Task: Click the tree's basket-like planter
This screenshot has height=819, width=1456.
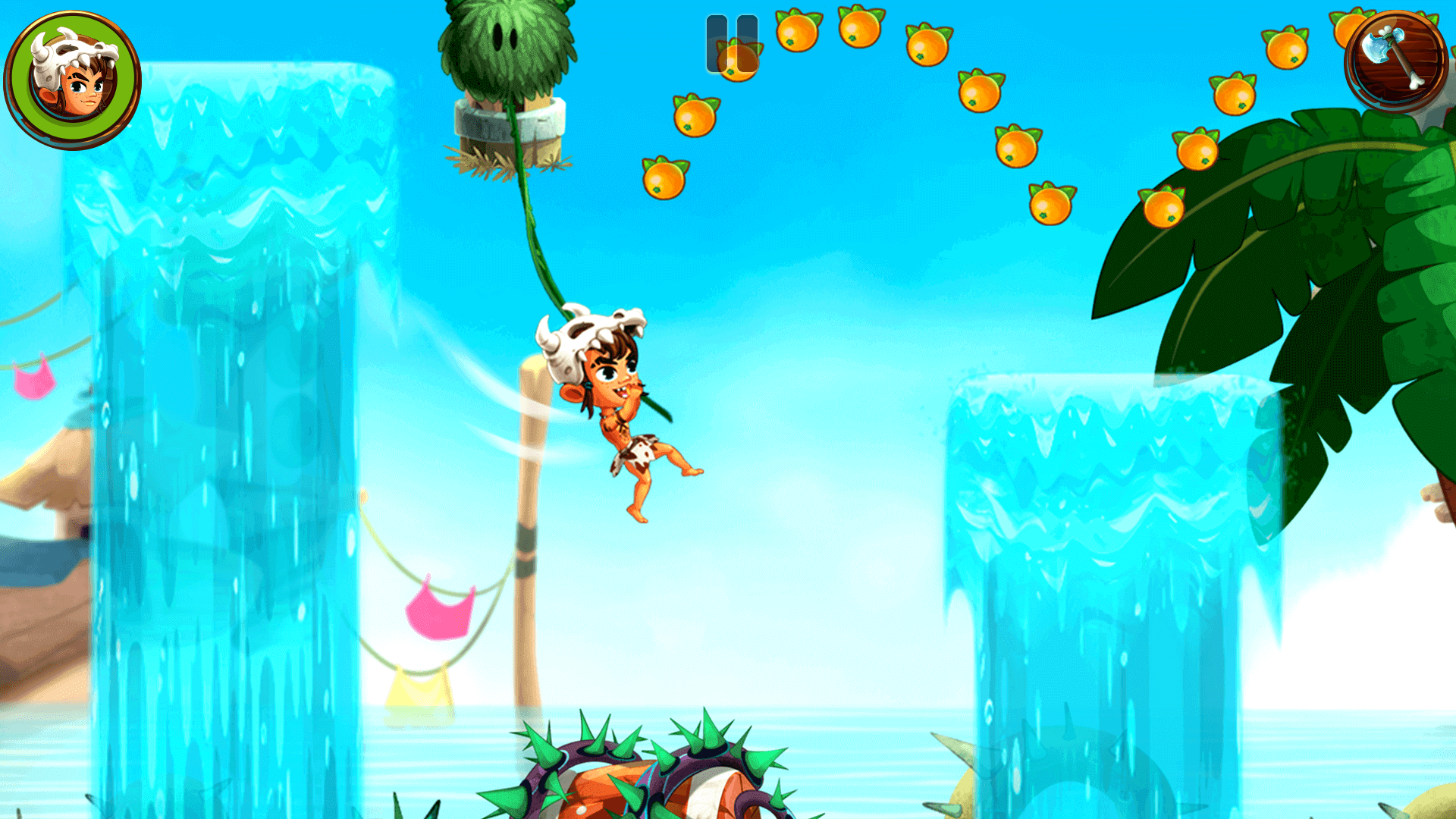Action: 510,121
